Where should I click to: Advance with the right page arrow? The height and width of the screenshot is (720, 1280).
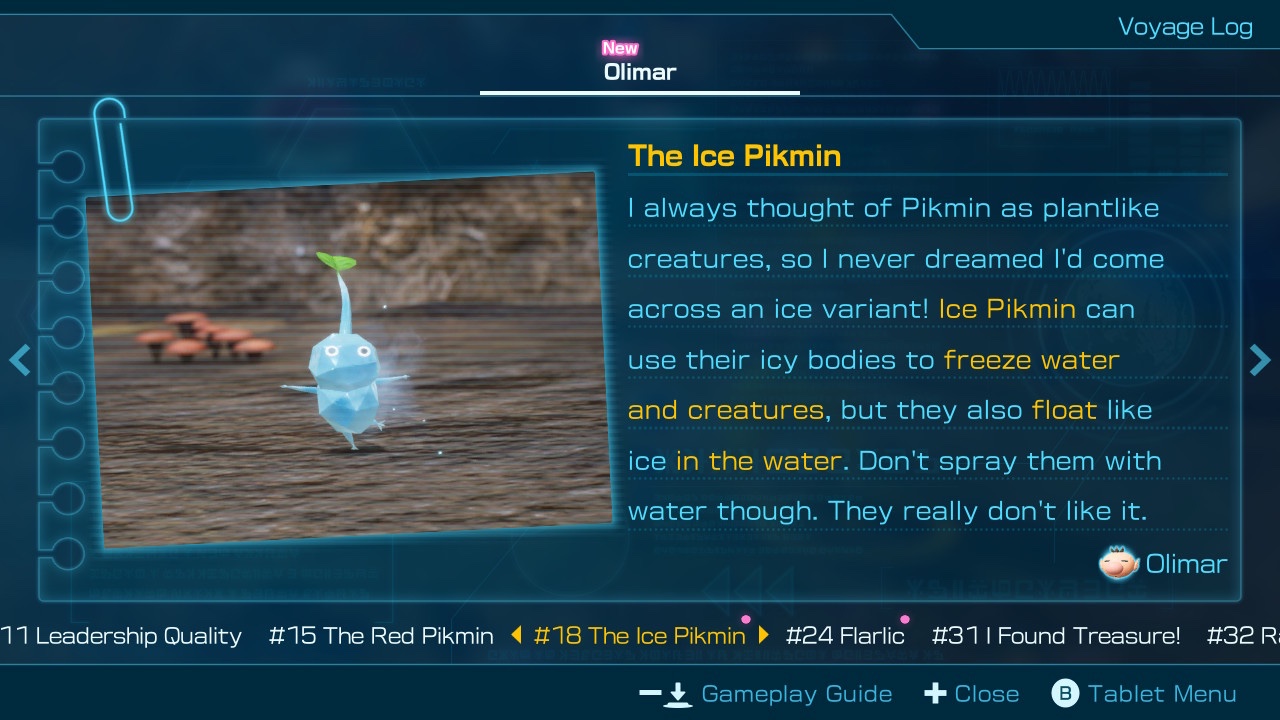[x=1260, y=360]
